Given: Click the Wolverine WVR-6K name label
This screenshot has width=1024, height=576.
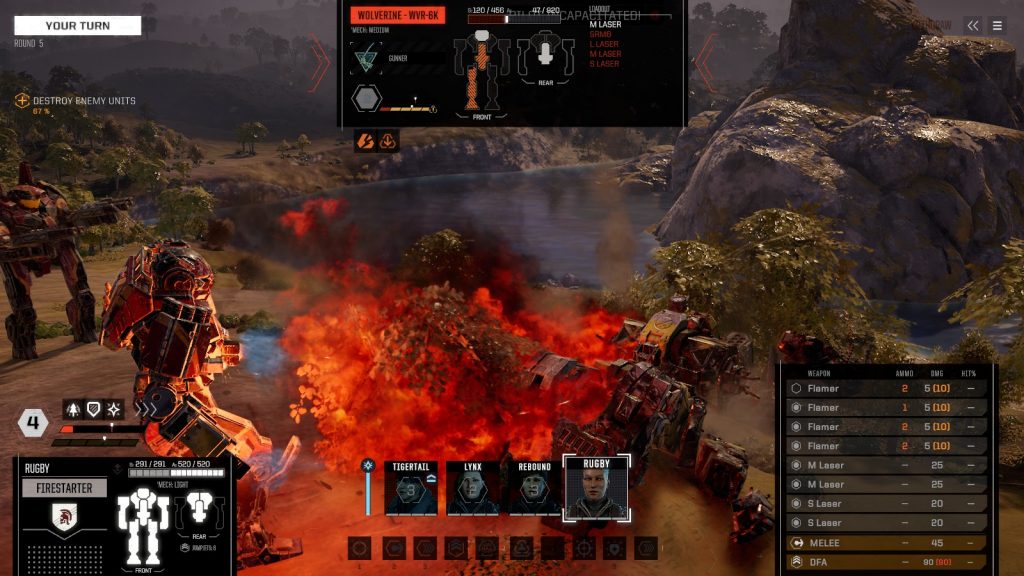Looking at the screenshot, I should pyautogui.click(x=398, y=16).
